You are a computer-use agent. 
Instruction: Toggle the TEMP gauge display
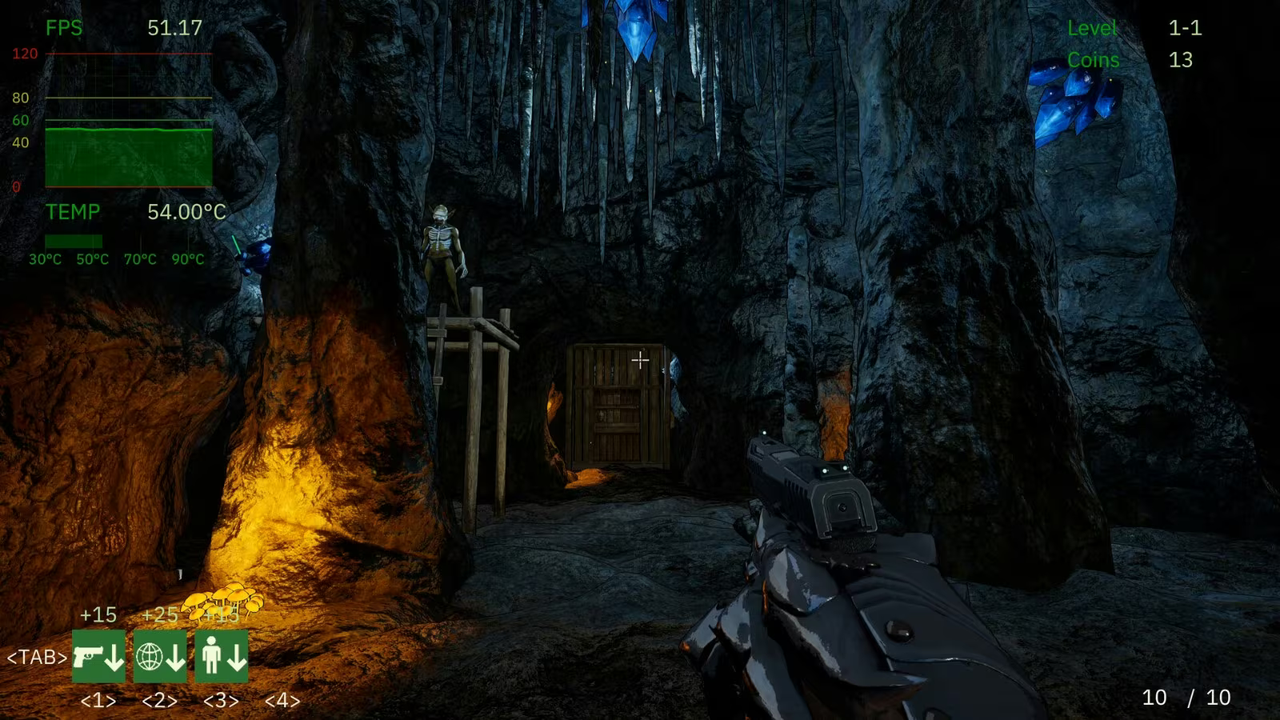tap(72, 211)
